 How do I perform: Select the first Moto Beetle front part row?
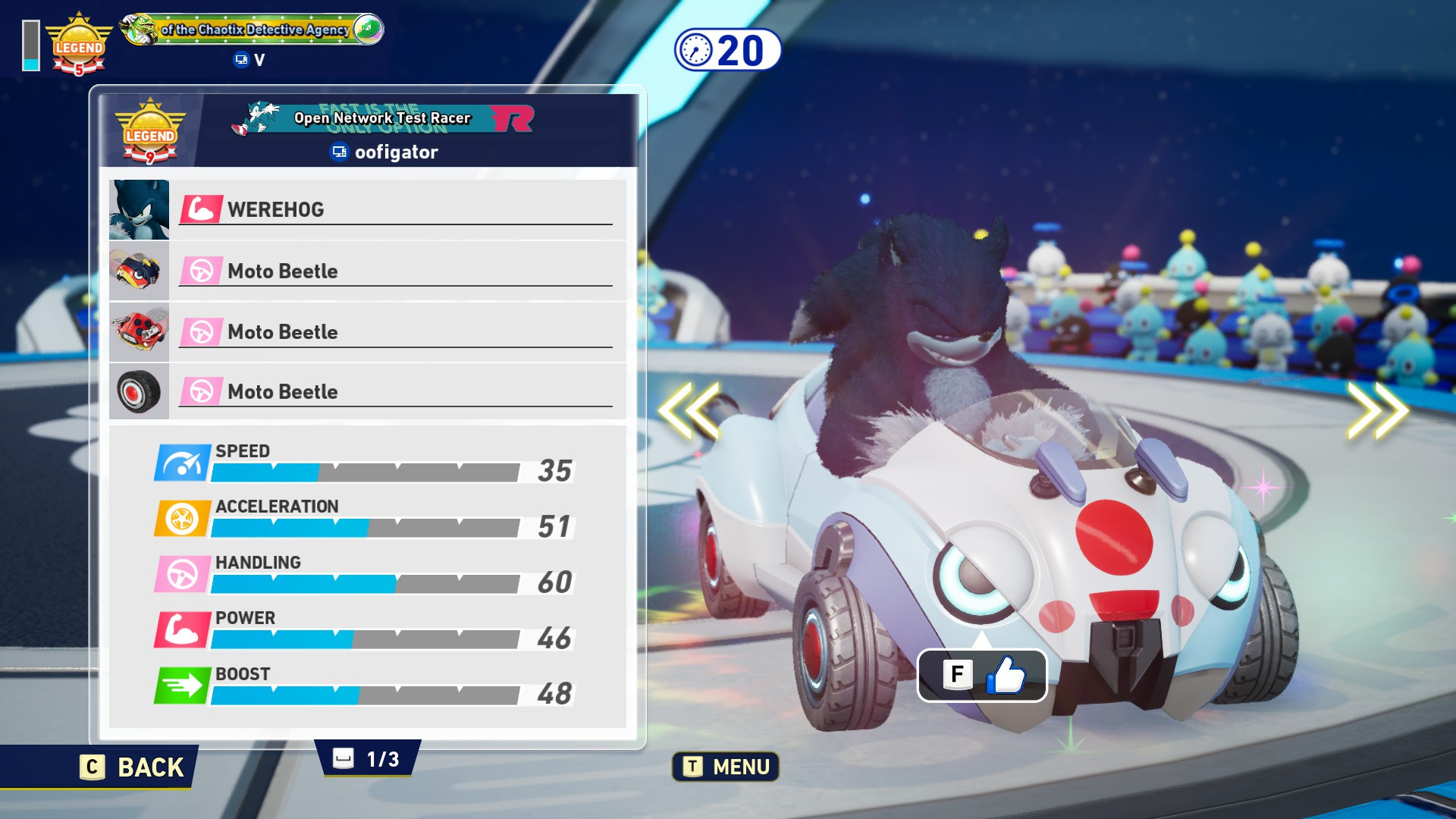click(x=368, y=271)
